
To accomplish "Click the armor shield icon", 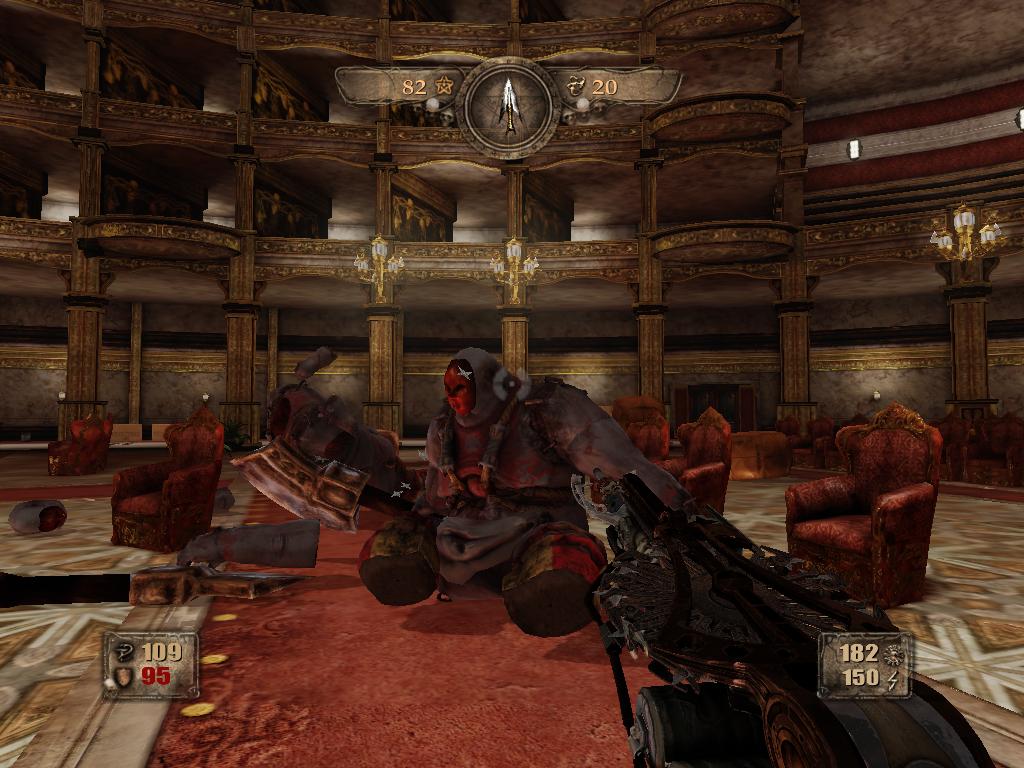I will pos(124,677).
